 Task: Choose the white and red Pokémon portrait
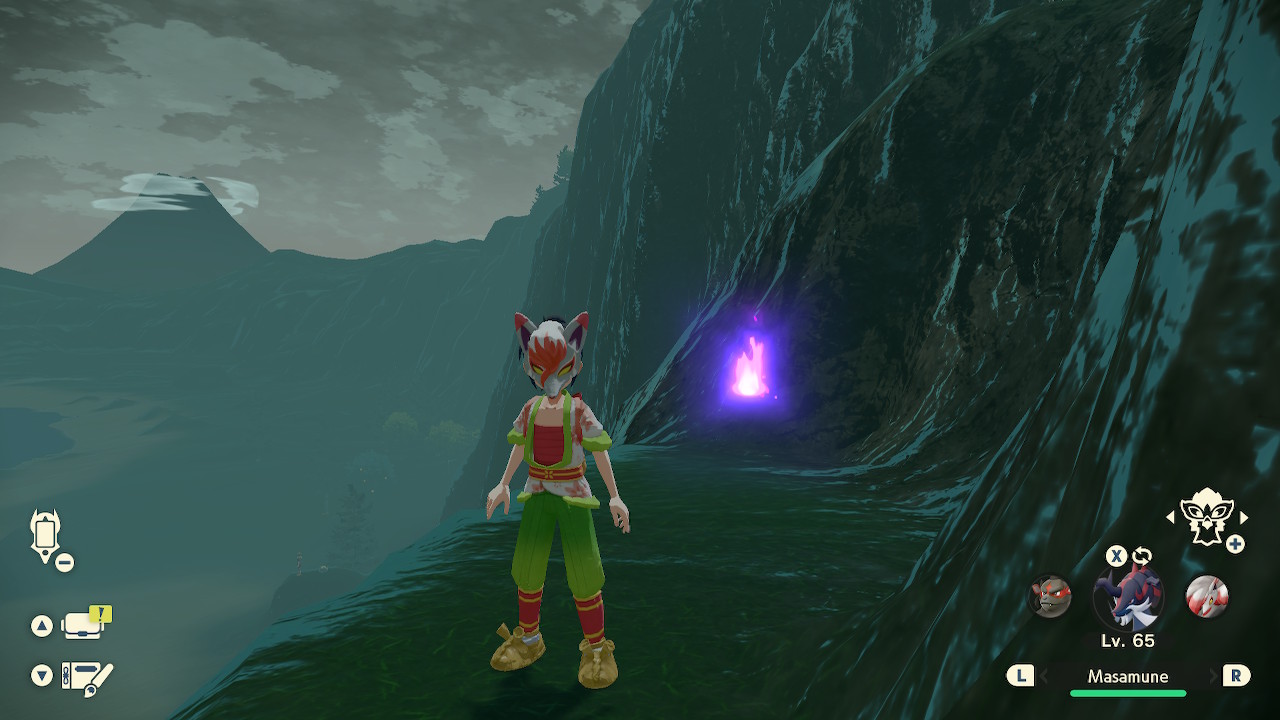point(1206,597)
